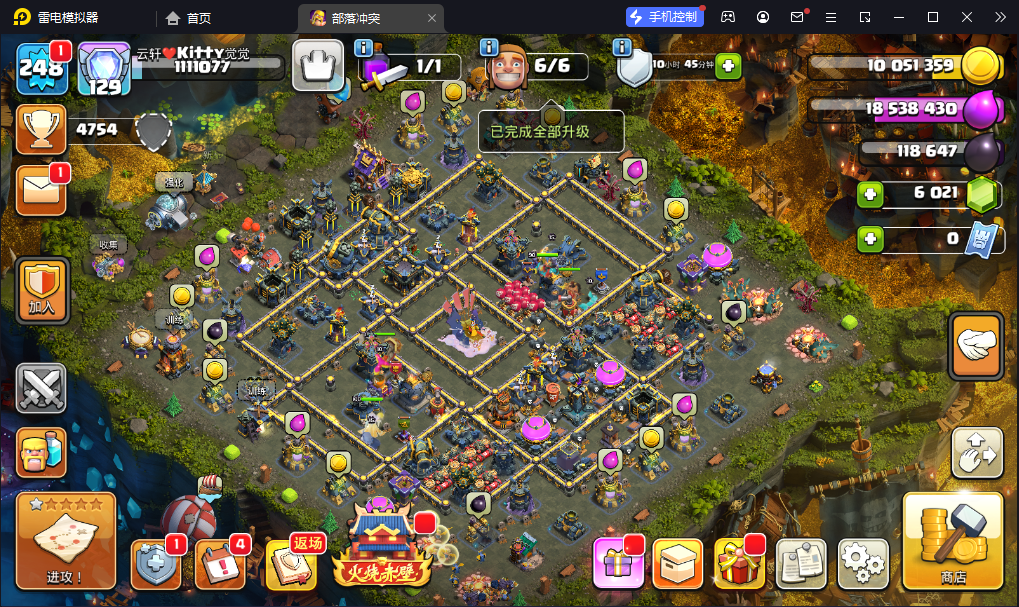Viewport: 1019px width, 607px height.
Task: Add gems with the green plus
Action: coord(870,194)
